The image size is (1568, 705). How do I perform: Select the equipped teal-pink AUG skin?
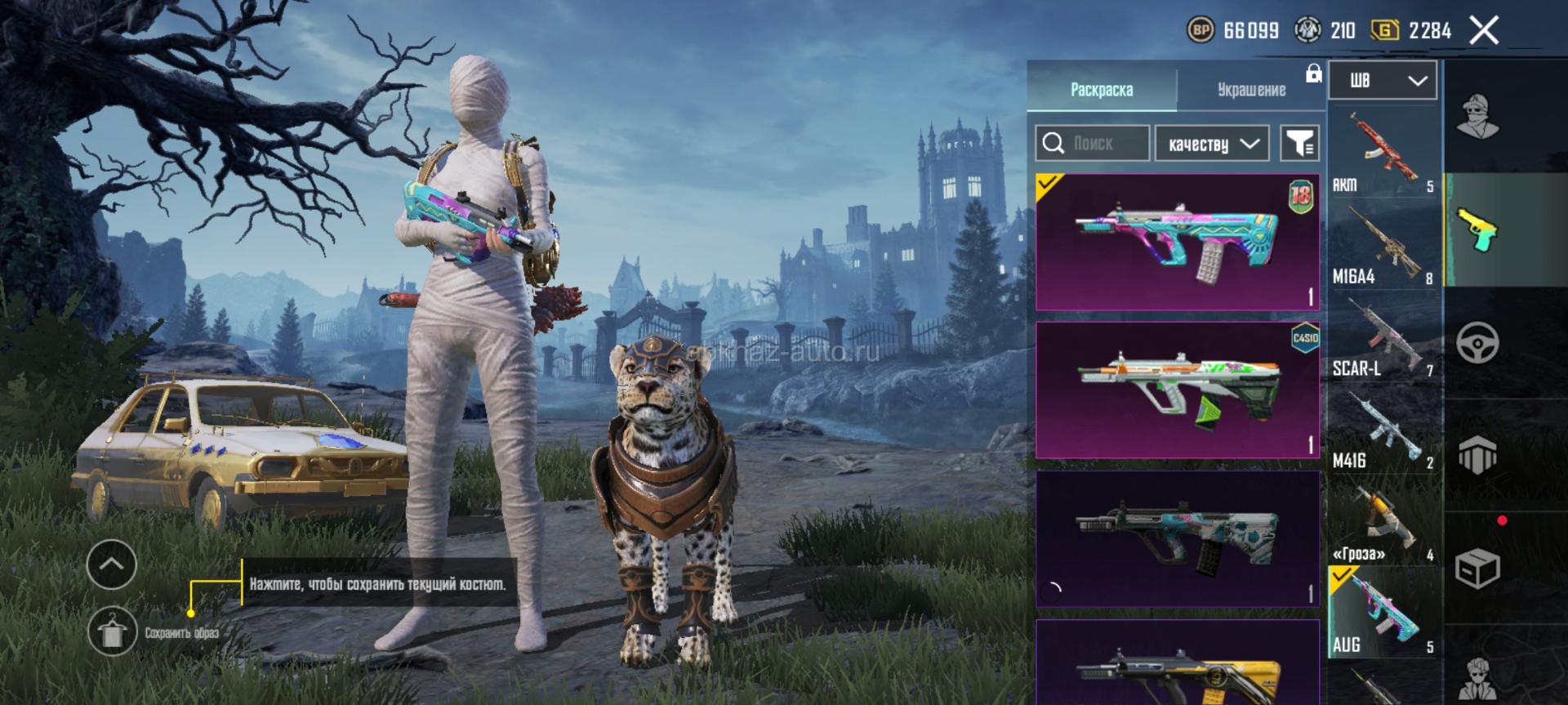point(1177,242)
